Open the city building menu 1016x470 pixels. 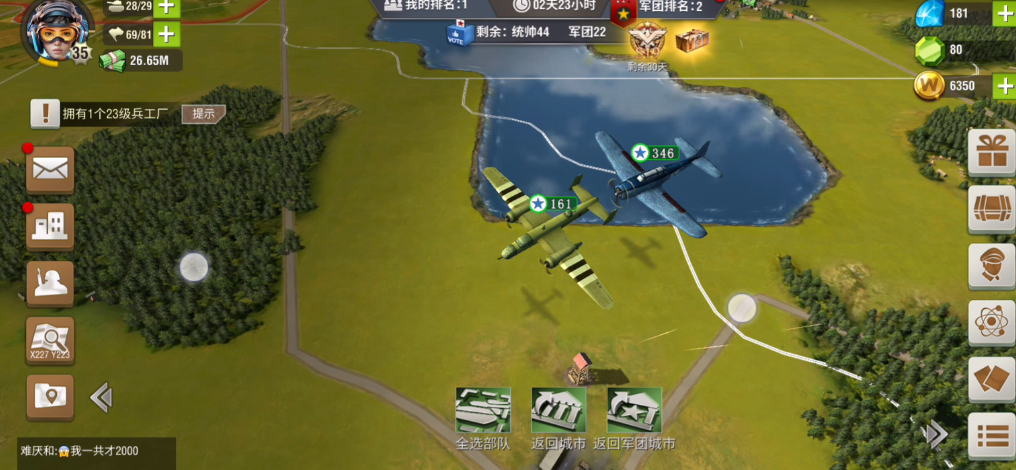tap(50, 227)
